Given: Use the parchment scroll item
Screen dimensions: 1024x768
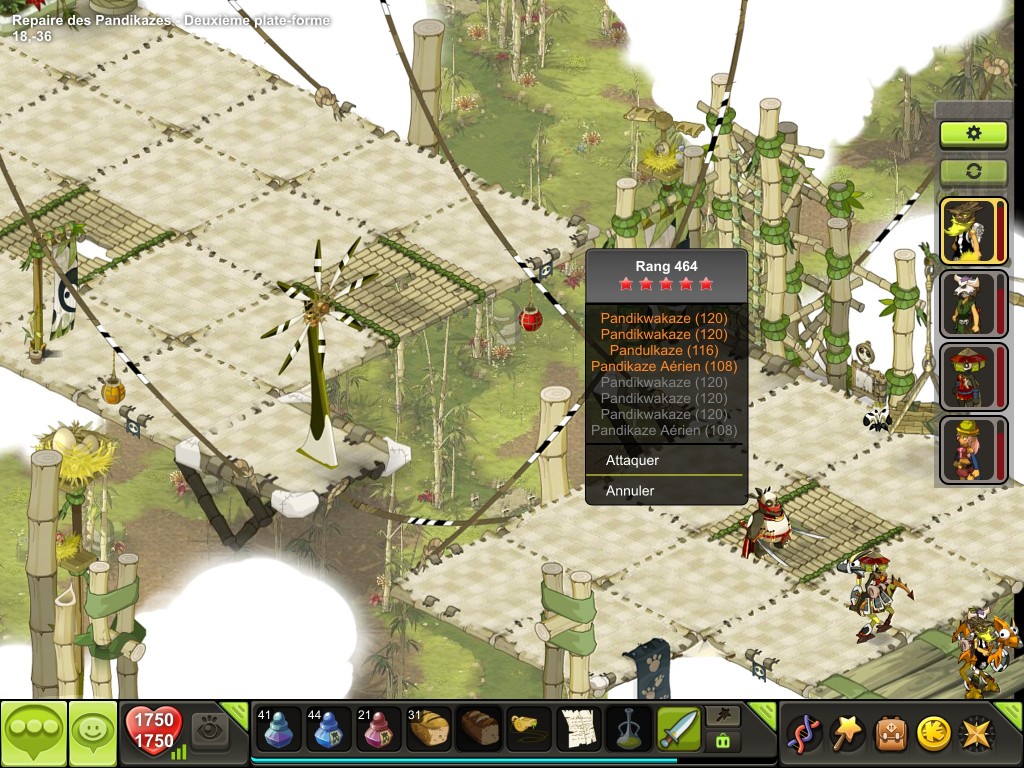Looking at the screenshot, I should (577, 730).
